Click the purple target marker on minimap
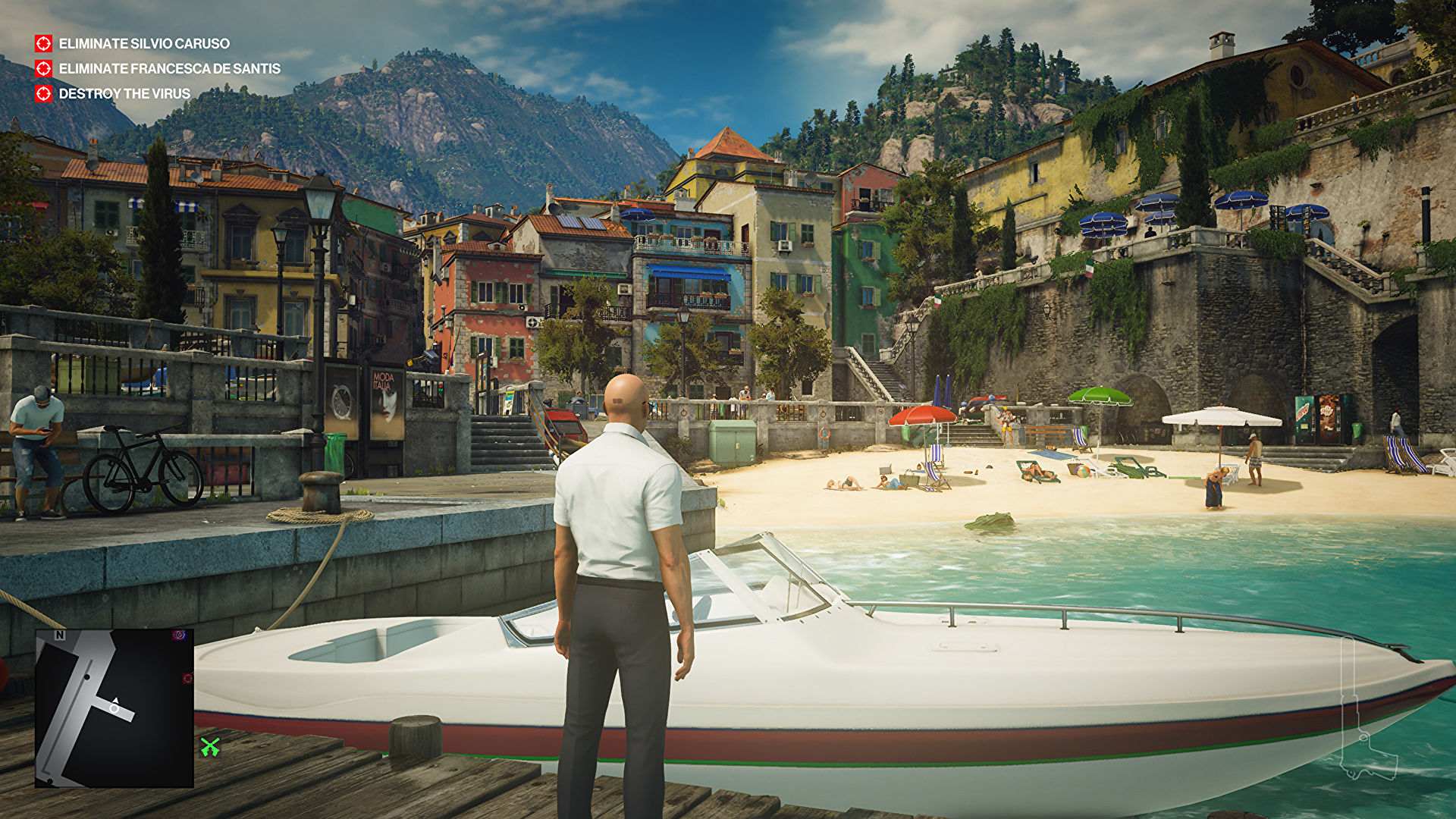1456x819 pixels. (x=180, y=635)
